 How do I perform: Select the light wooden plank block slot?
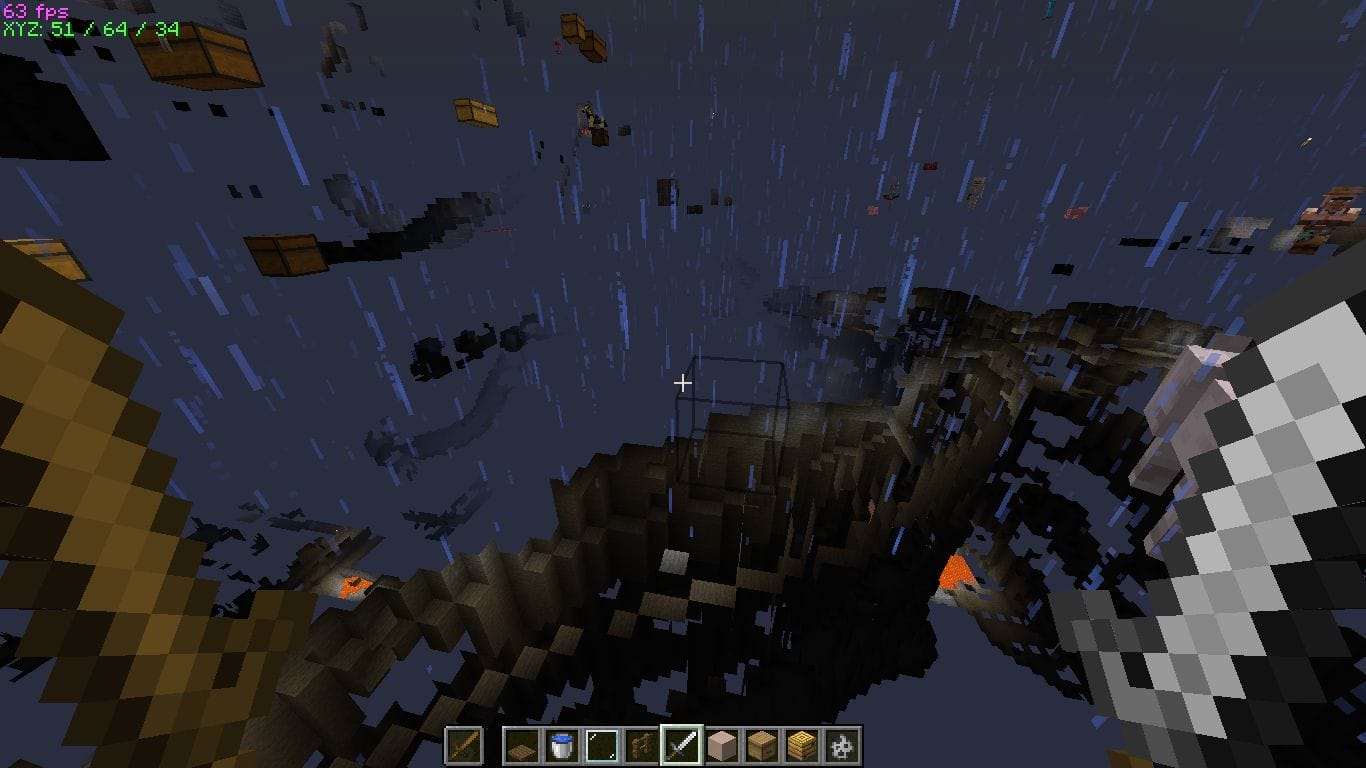point(761,746)
